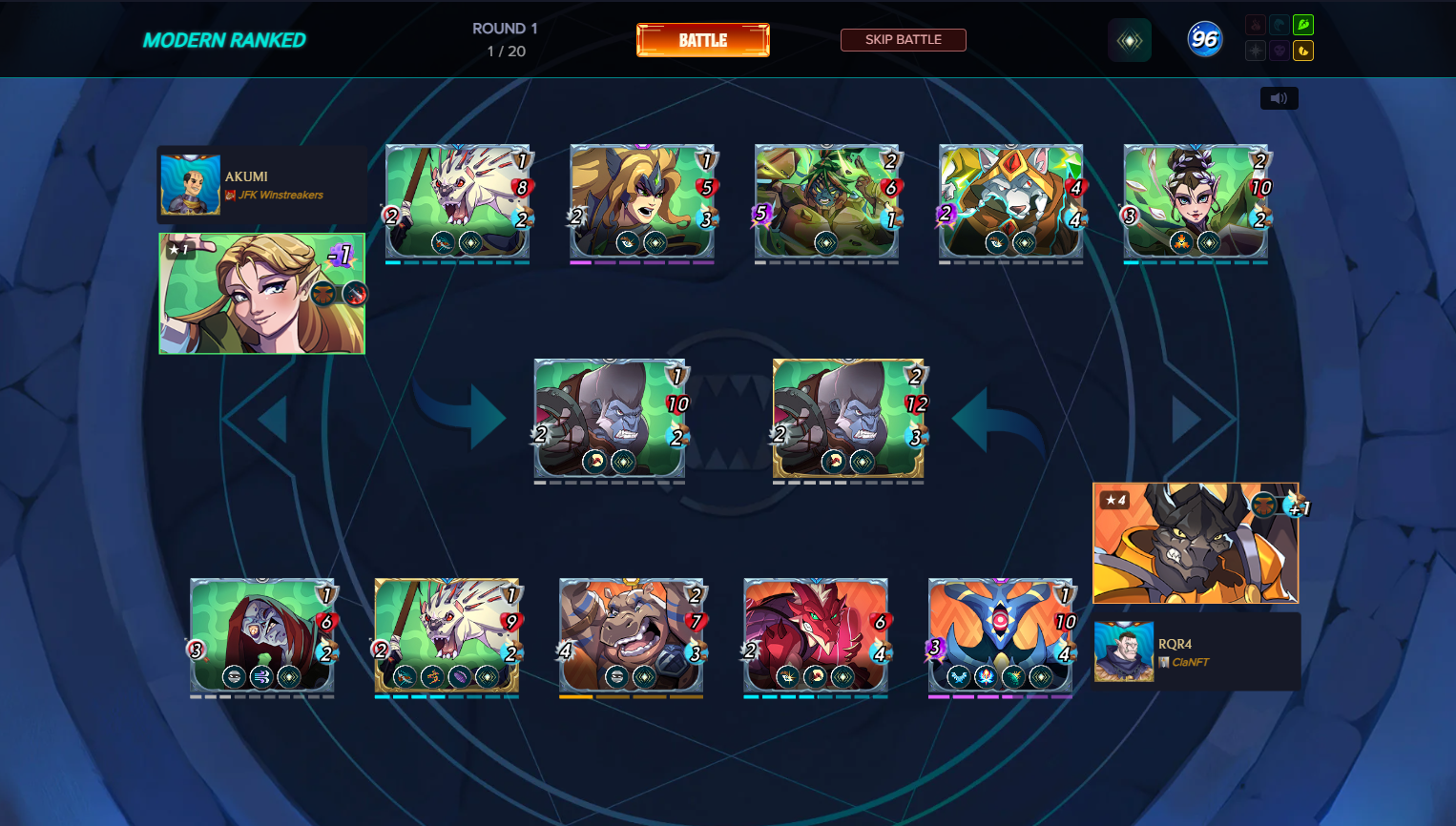The image size is (1456, 826).
Task: Toggle off the Earth element selection
Action: click(x=1303, y=25)
